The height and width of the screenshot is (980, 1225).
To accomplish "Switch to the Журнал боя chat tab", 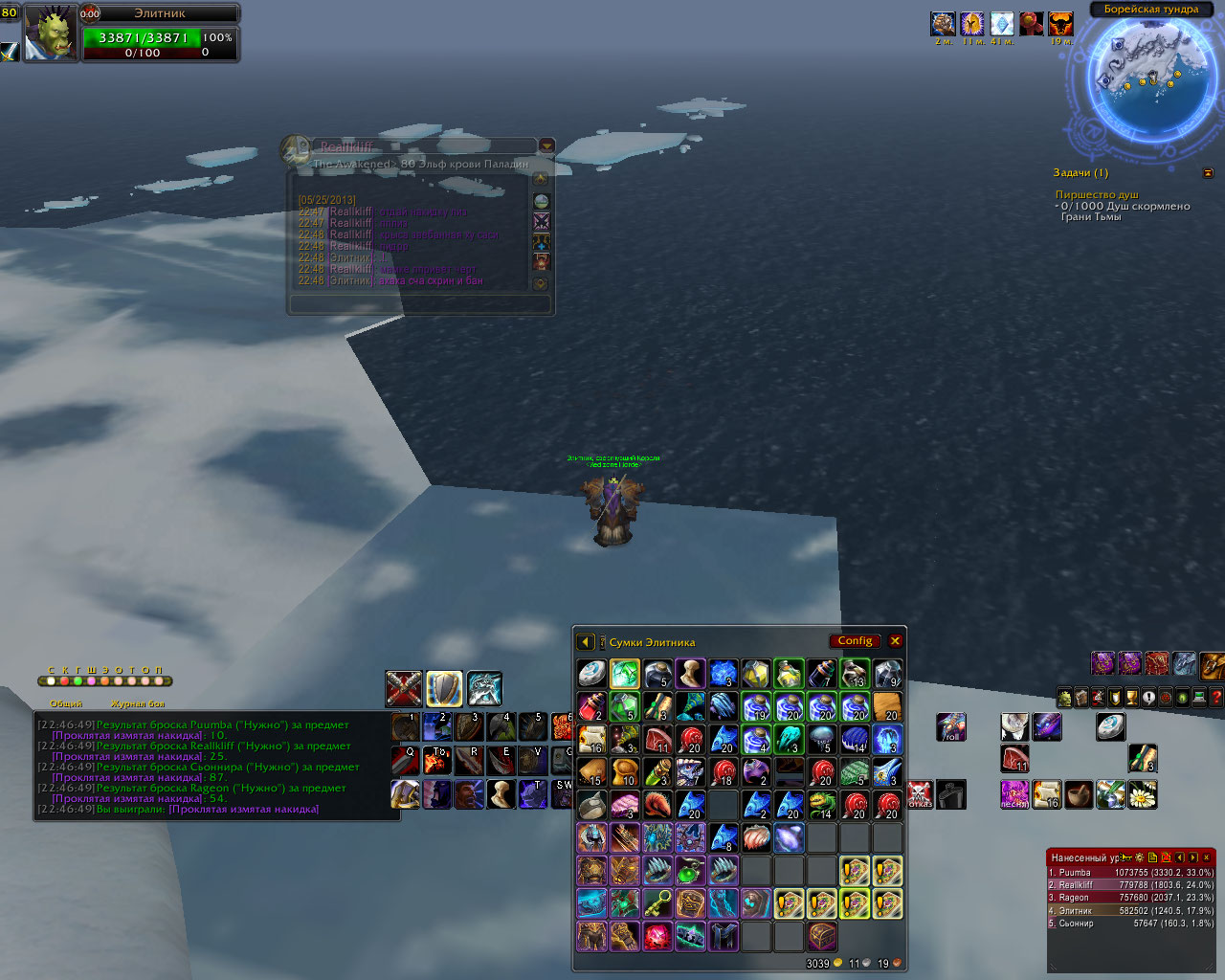I will click(x=137, y=703).
